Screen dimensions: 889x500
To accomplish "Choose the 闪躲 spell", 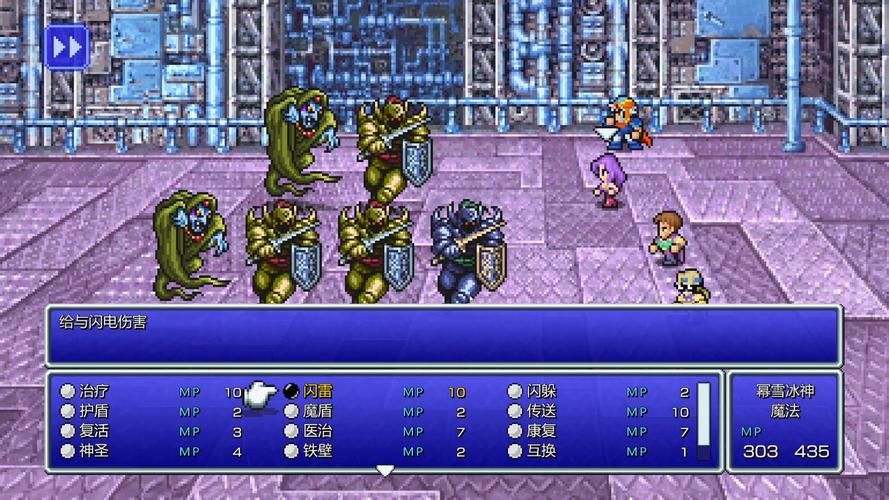I will click(541, 392).
